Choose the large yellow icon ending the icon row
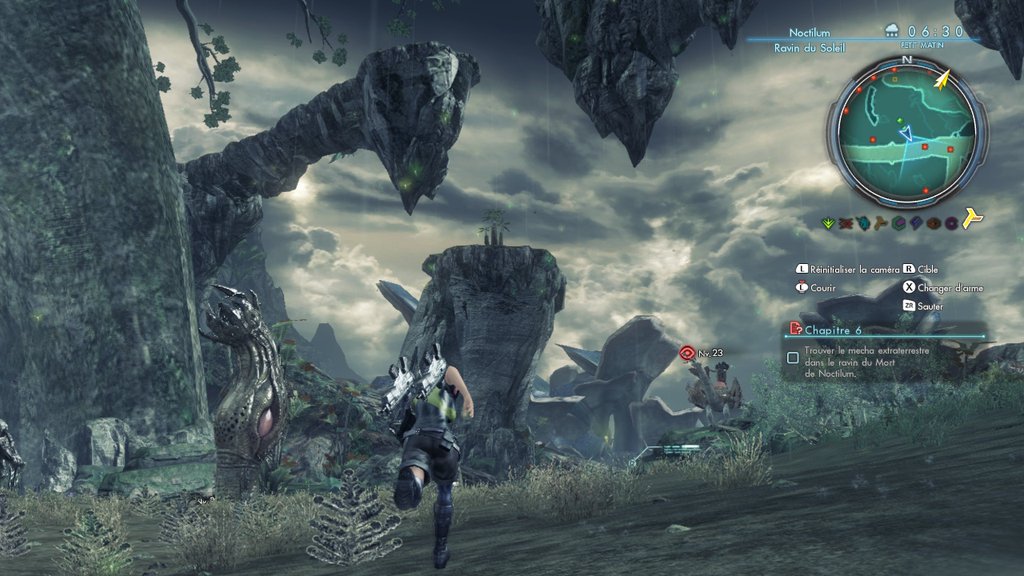This screenshot has width=1024, height=576. point(971,221)
